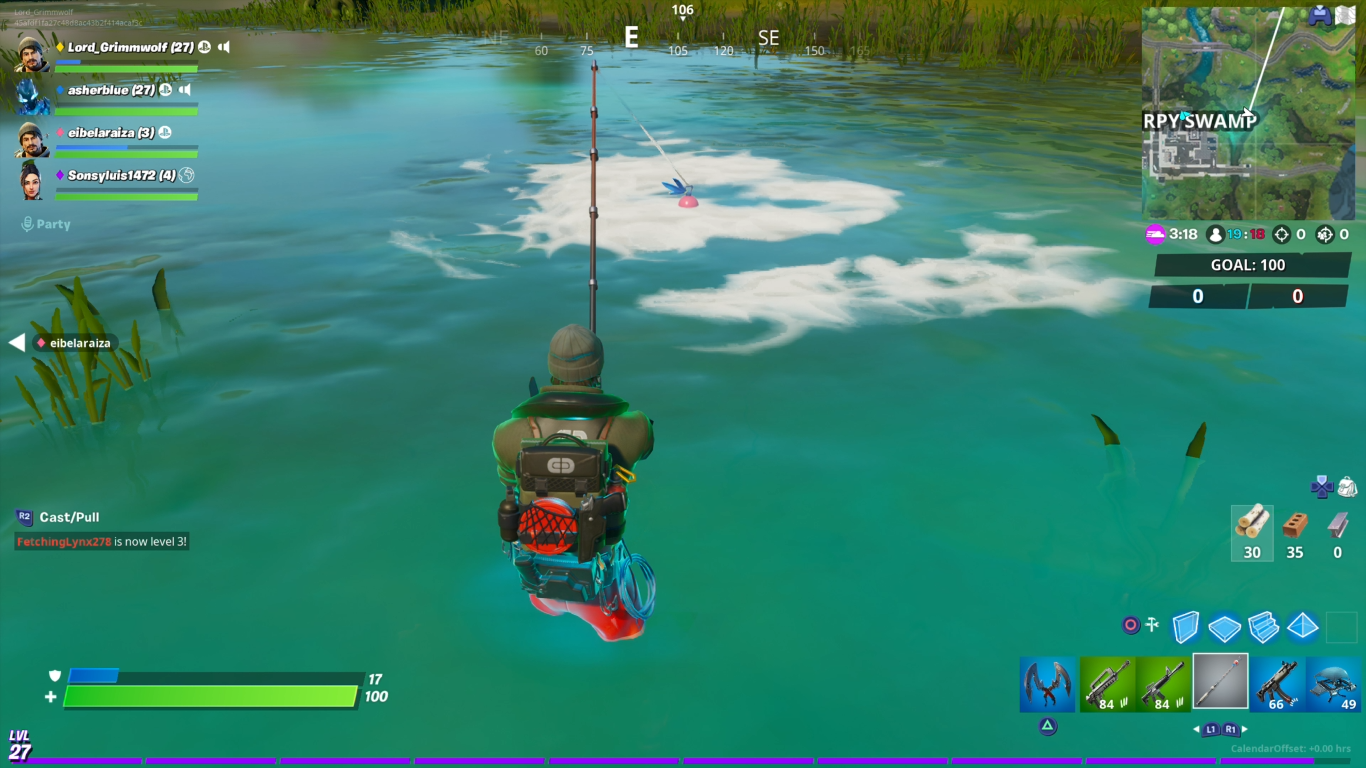Screen dimensions: 1366x768
Task: Select wood as building material
Action: pyautogui.click(x=1252, y=532)
